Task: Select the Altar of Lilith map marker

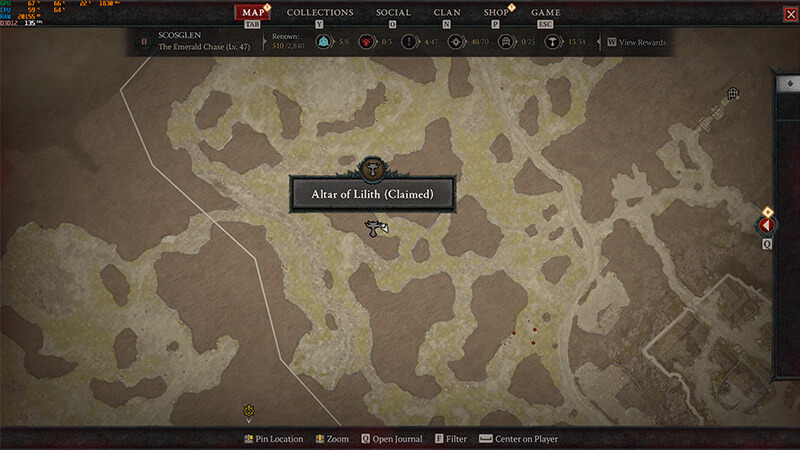Action: pos(372,167)
